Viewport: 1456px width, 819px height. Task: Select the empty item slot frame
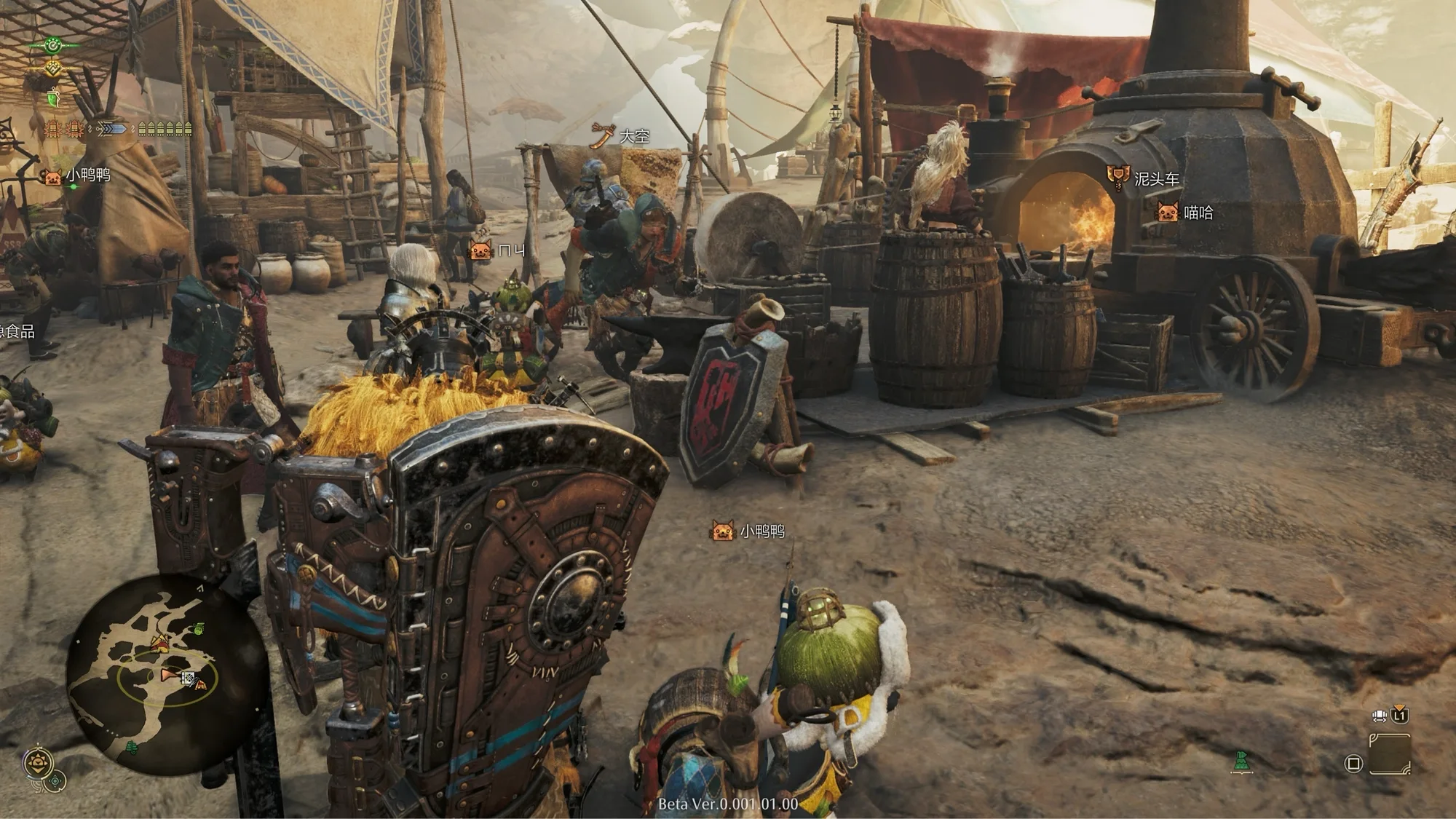(1389, 754)
